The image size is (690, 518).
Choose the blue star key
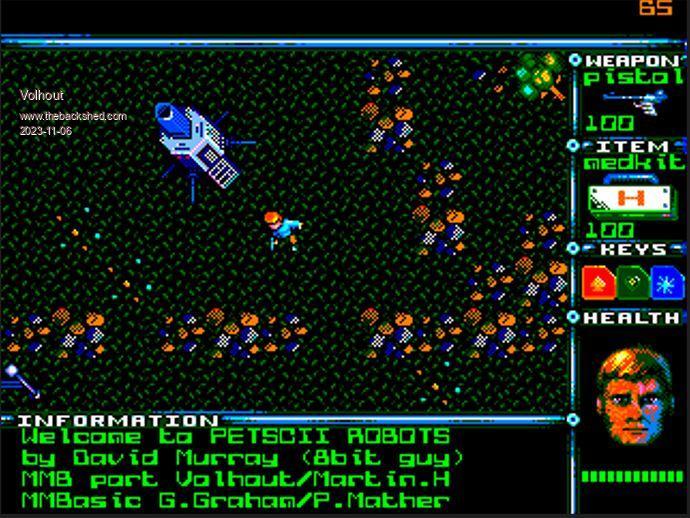[664, 282]
